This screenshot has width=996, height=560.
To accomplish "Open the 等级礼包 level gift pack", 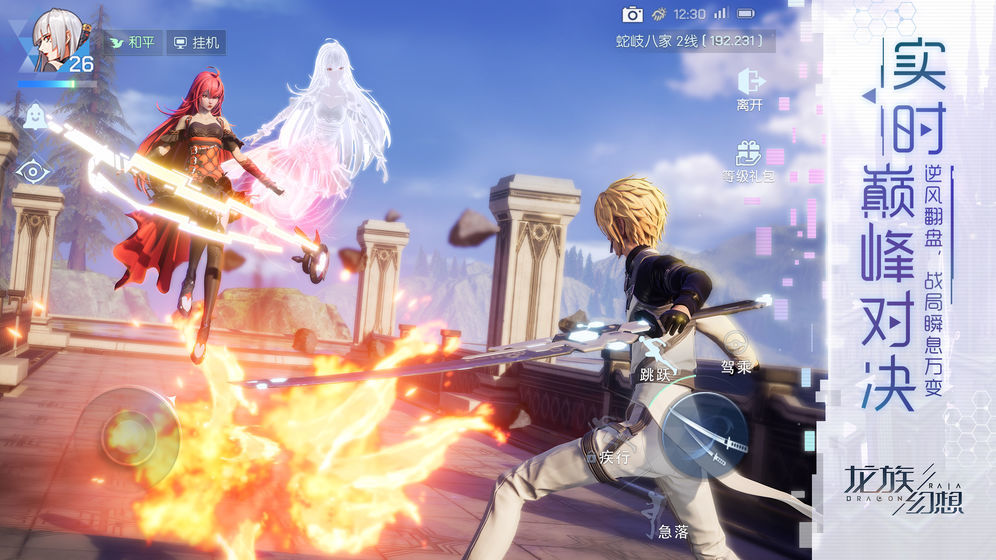I will 748,160.
